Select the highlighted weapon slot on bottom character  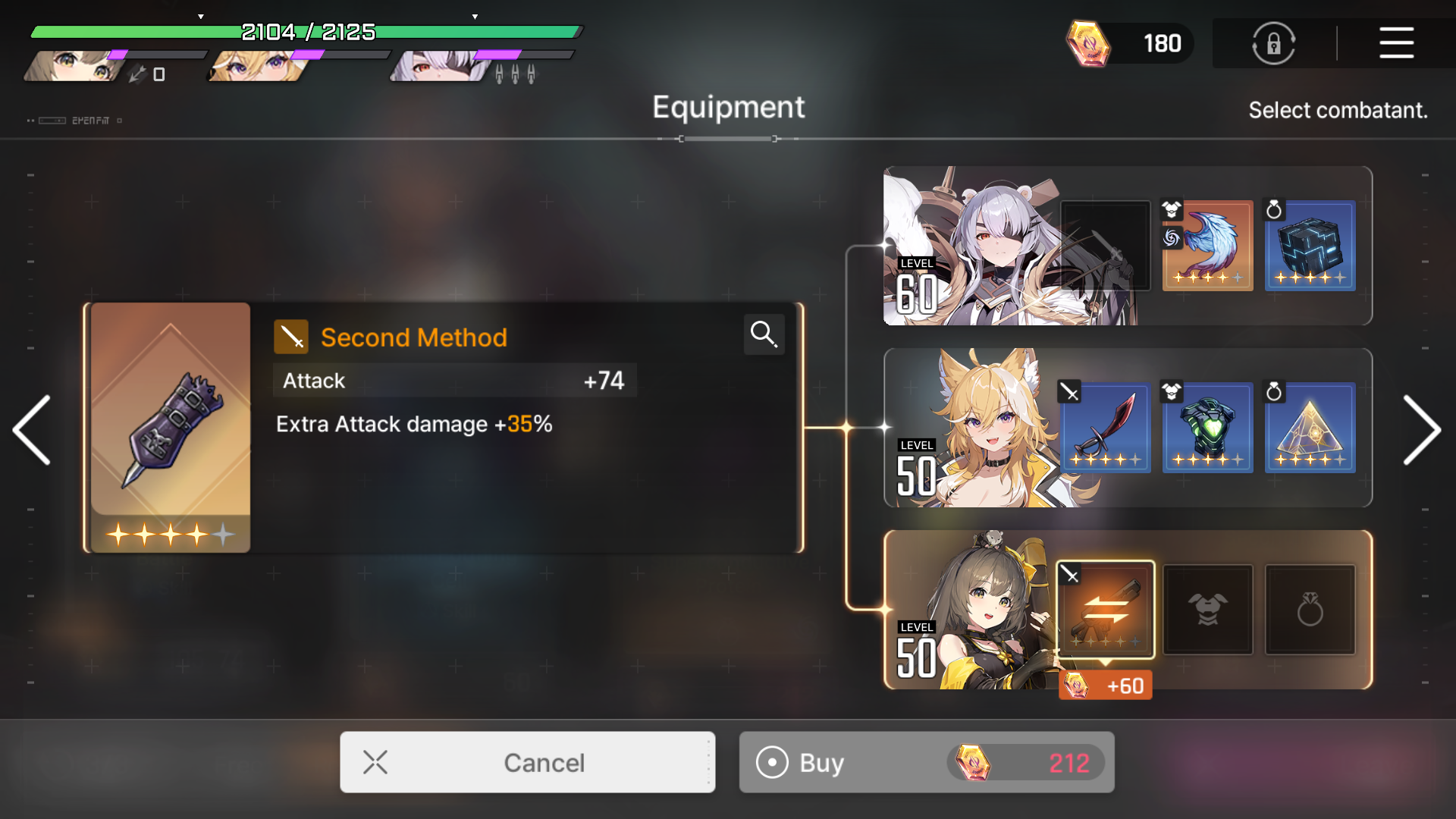point(1106,610)
